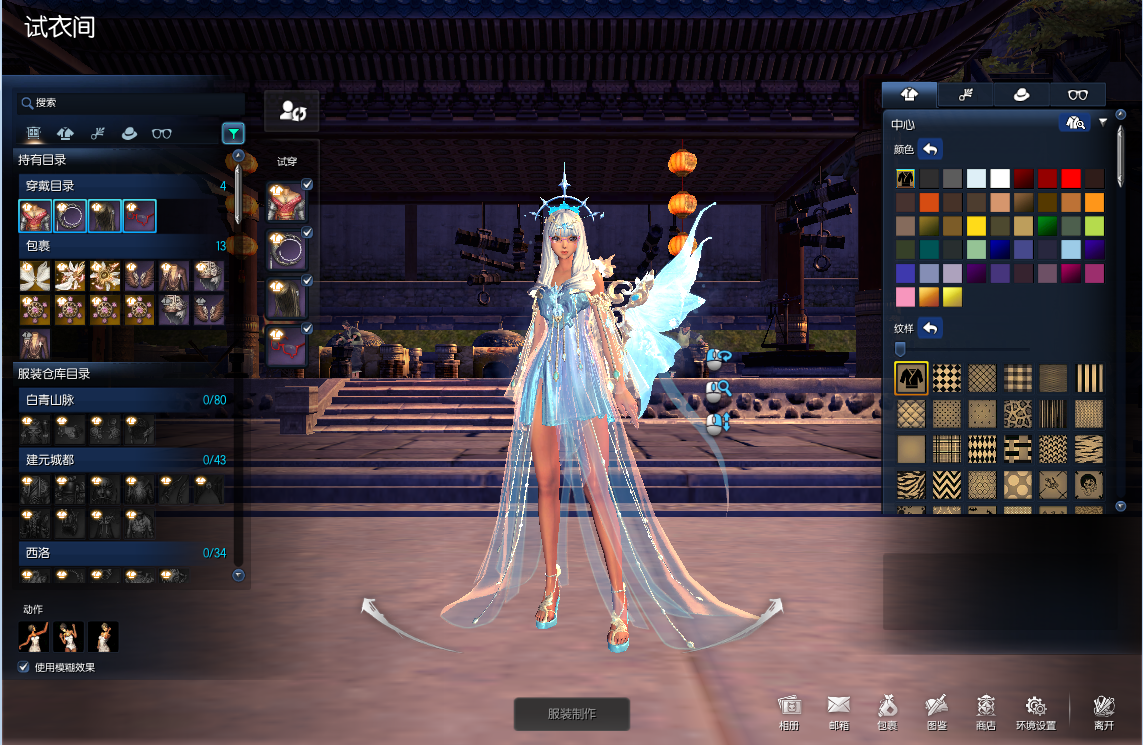The width and height of the screenshot is (1143, 745).
Task: Toggle the funnel filter button
Action: pos(232,132)
